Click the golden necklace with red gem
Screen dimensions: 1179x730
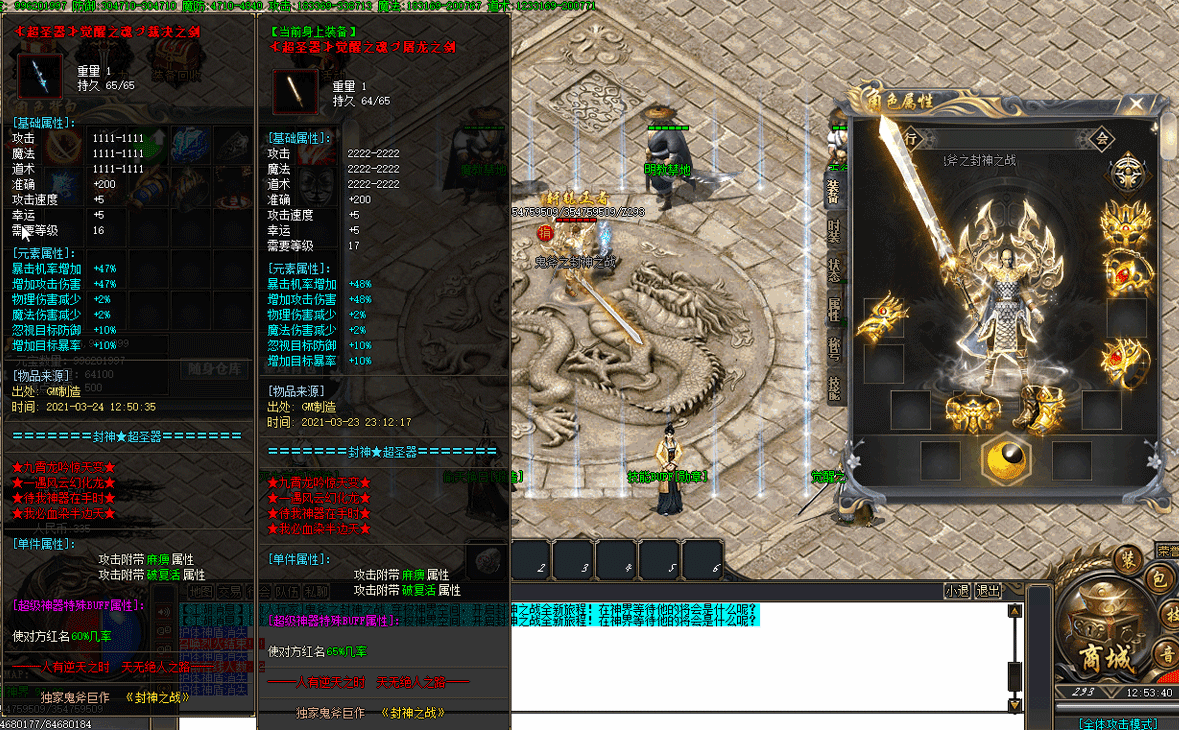pyautogui.click(x=1125, y=270)
